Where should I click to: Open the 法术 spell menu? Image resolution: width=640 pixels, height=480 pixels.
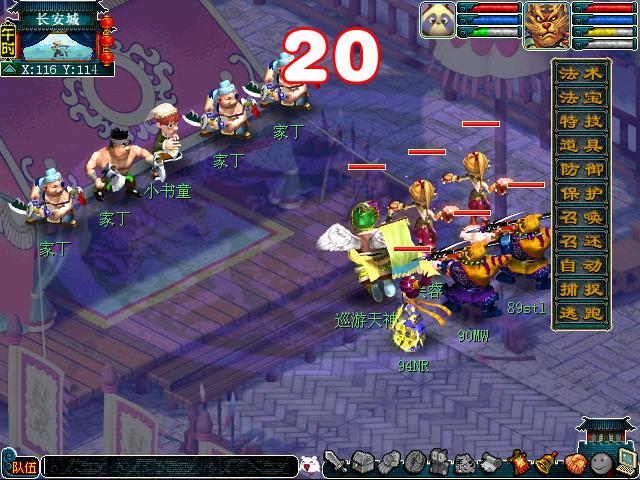tap(580, 74)
